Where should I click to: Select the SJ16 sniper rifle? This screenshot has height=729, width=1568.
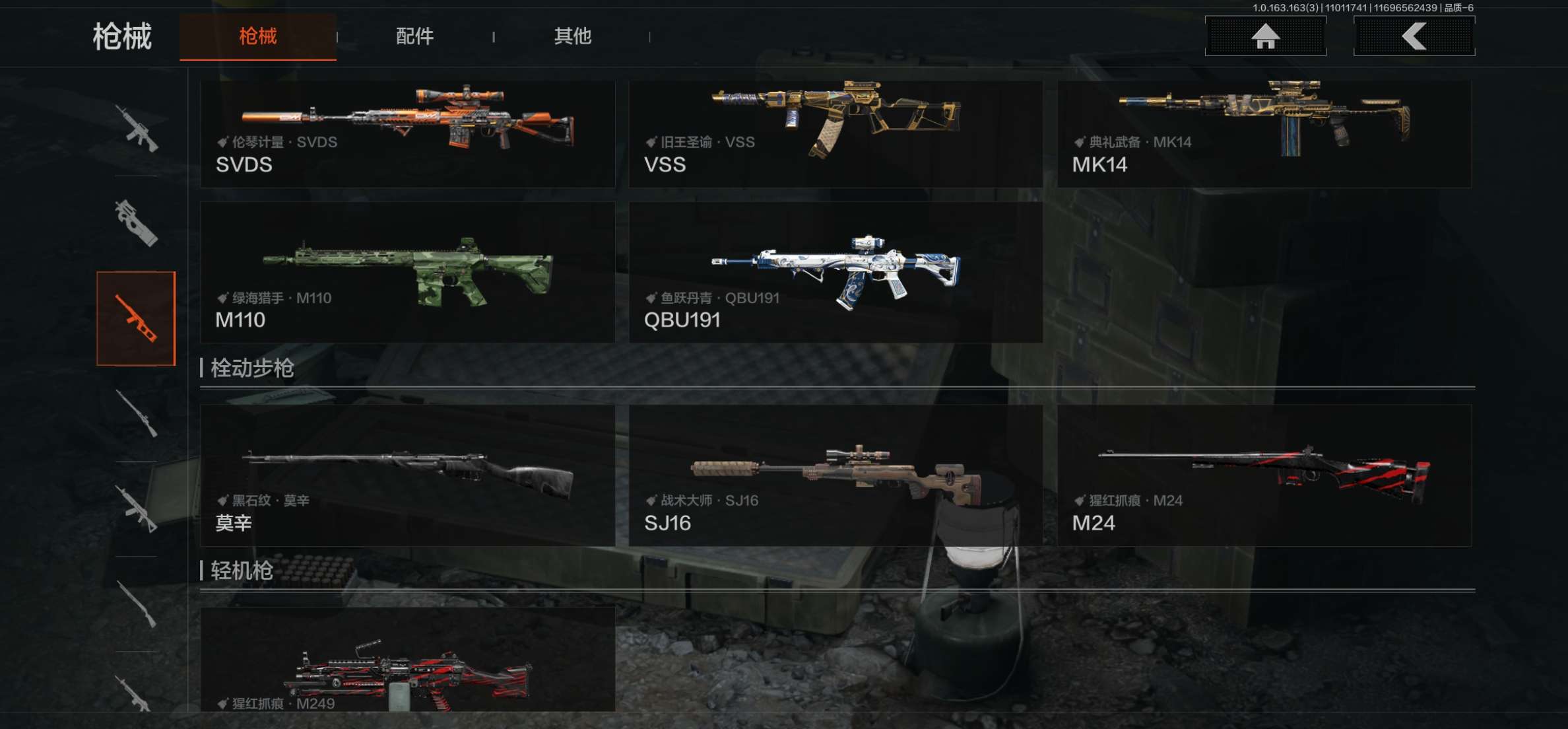pyautogui.click(x=835, y=475)
